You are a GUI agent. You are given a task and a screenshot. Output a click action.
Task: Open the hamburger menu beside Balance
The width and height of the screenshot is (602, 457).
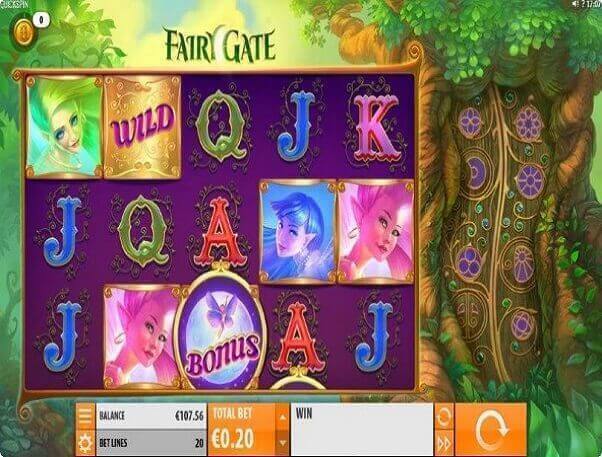click(85, 416)
